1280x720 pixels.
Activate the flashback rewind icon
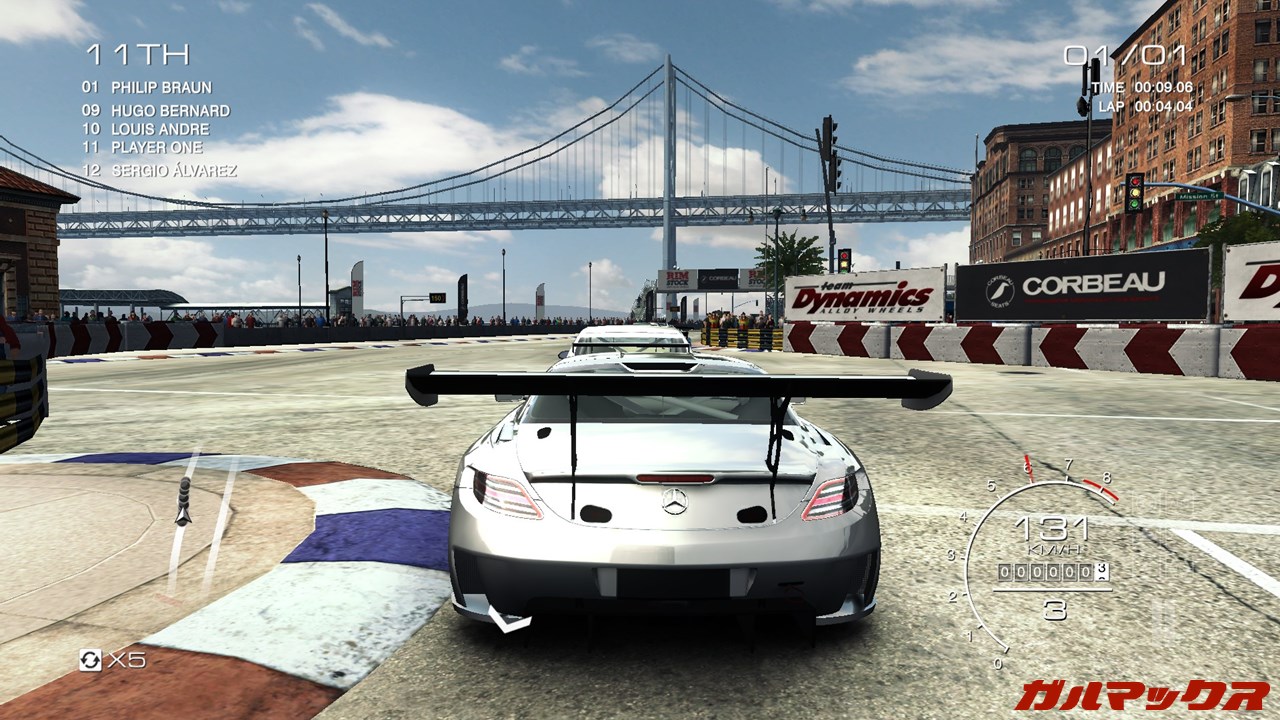tap(90, 659)
